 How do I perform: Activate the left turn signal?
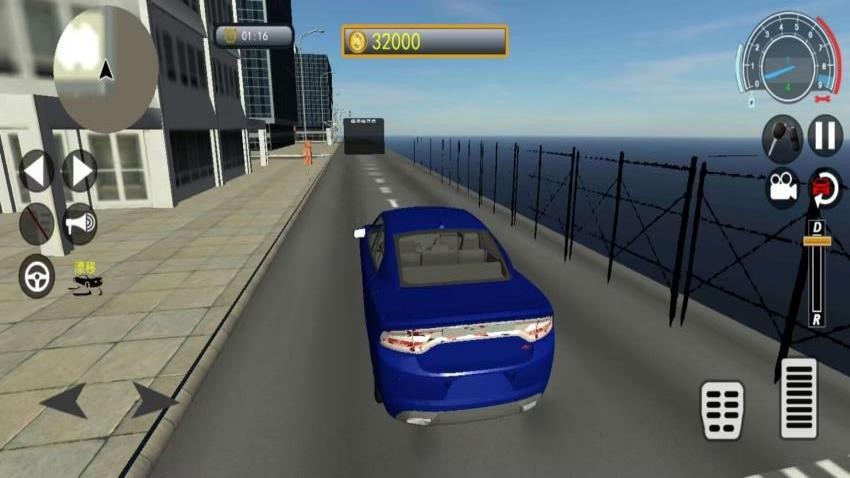click(36, 170)
